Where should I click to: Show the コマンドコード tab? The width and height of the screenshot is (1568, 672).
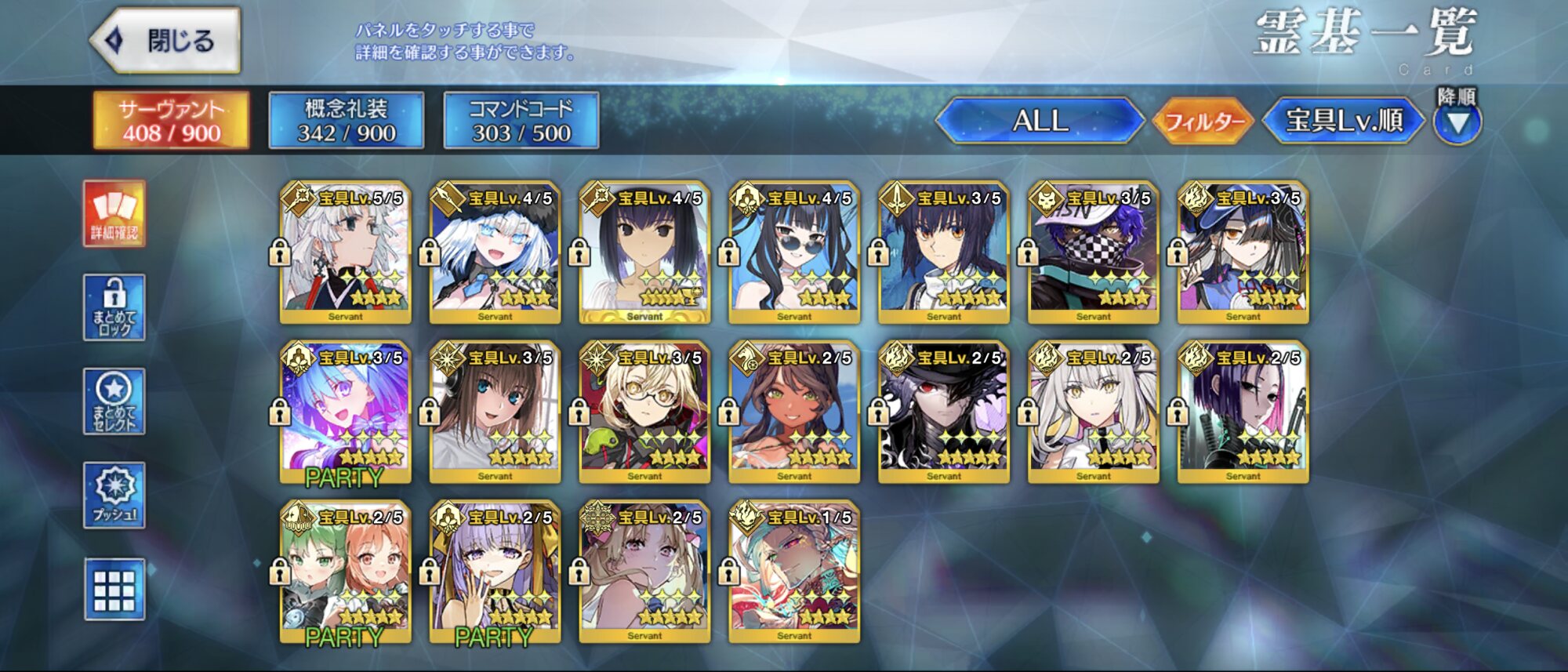(521, 121)
